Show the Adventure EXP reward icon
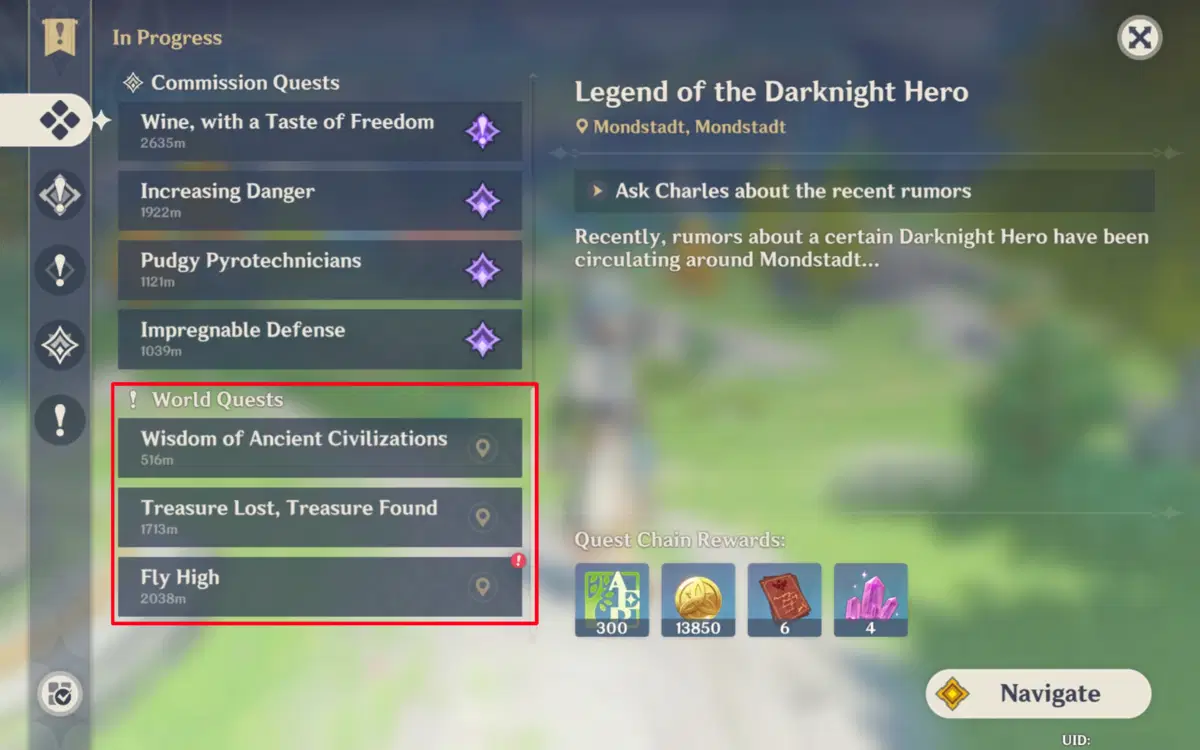The height and width of the screenshot is (750, 1200). click(612, 599)
